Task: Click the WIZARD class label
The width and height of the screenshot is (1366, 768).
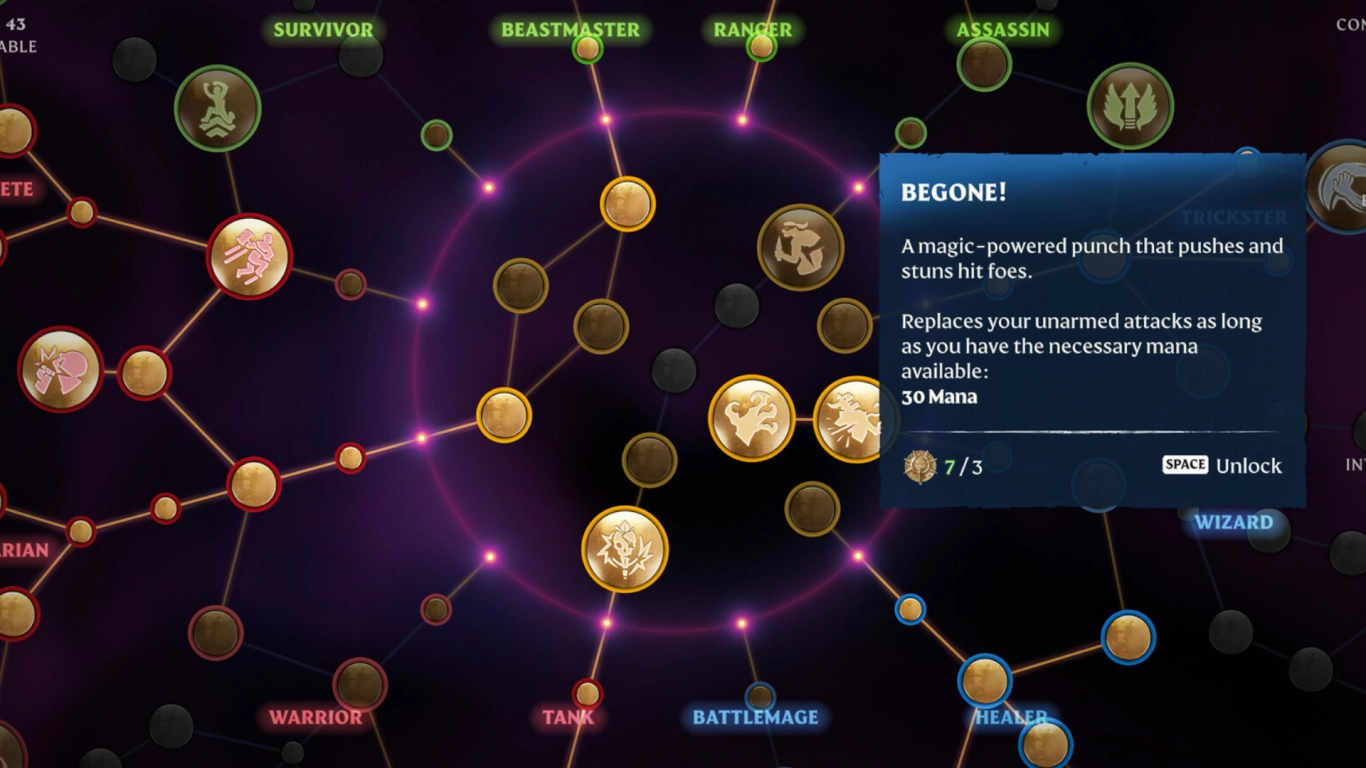Action: (x=1235, y=522)
